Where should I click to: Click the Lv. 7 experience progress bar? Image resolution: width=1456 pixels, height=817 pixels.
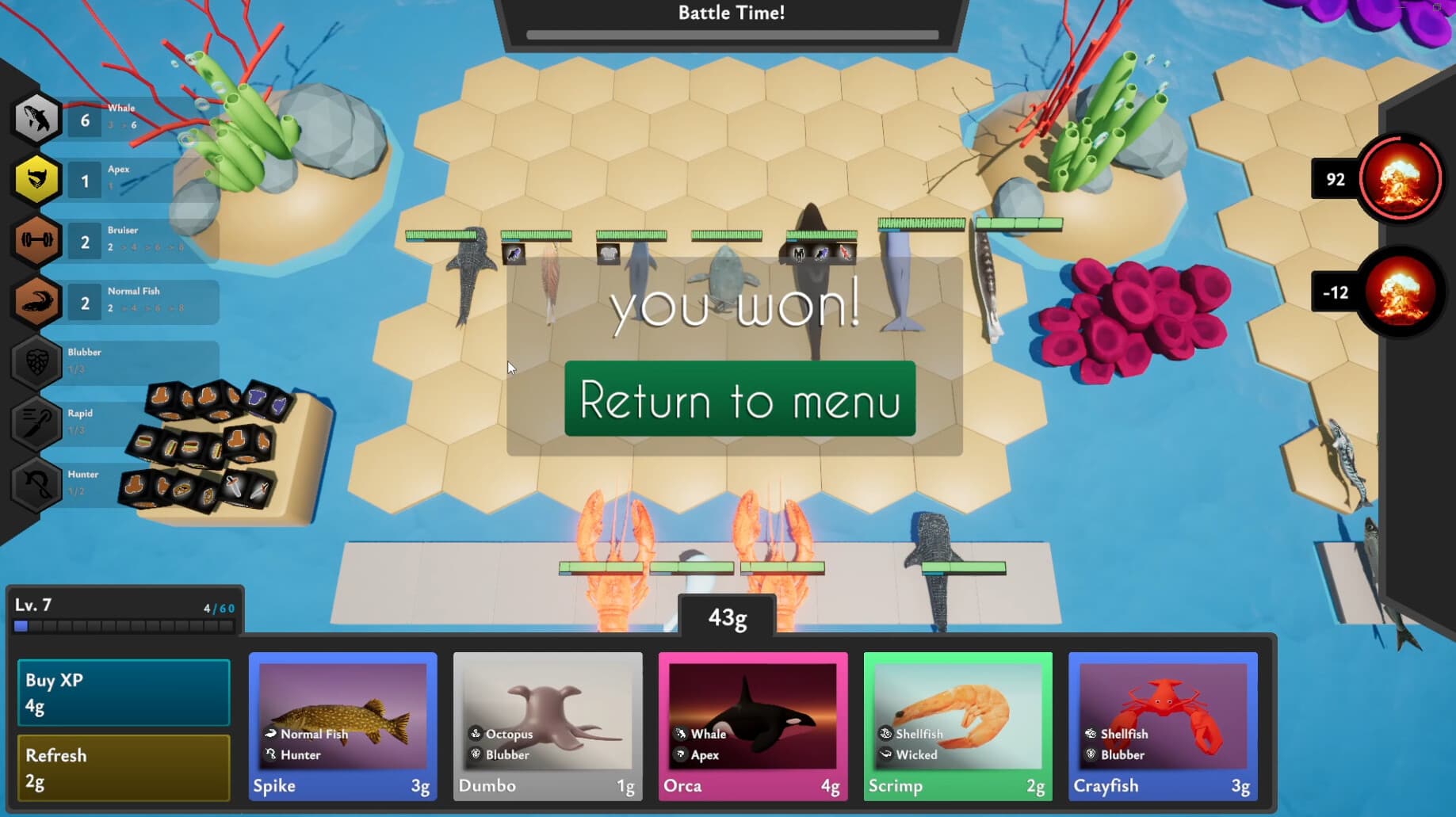pyautogui.click(x=123, y=626)
